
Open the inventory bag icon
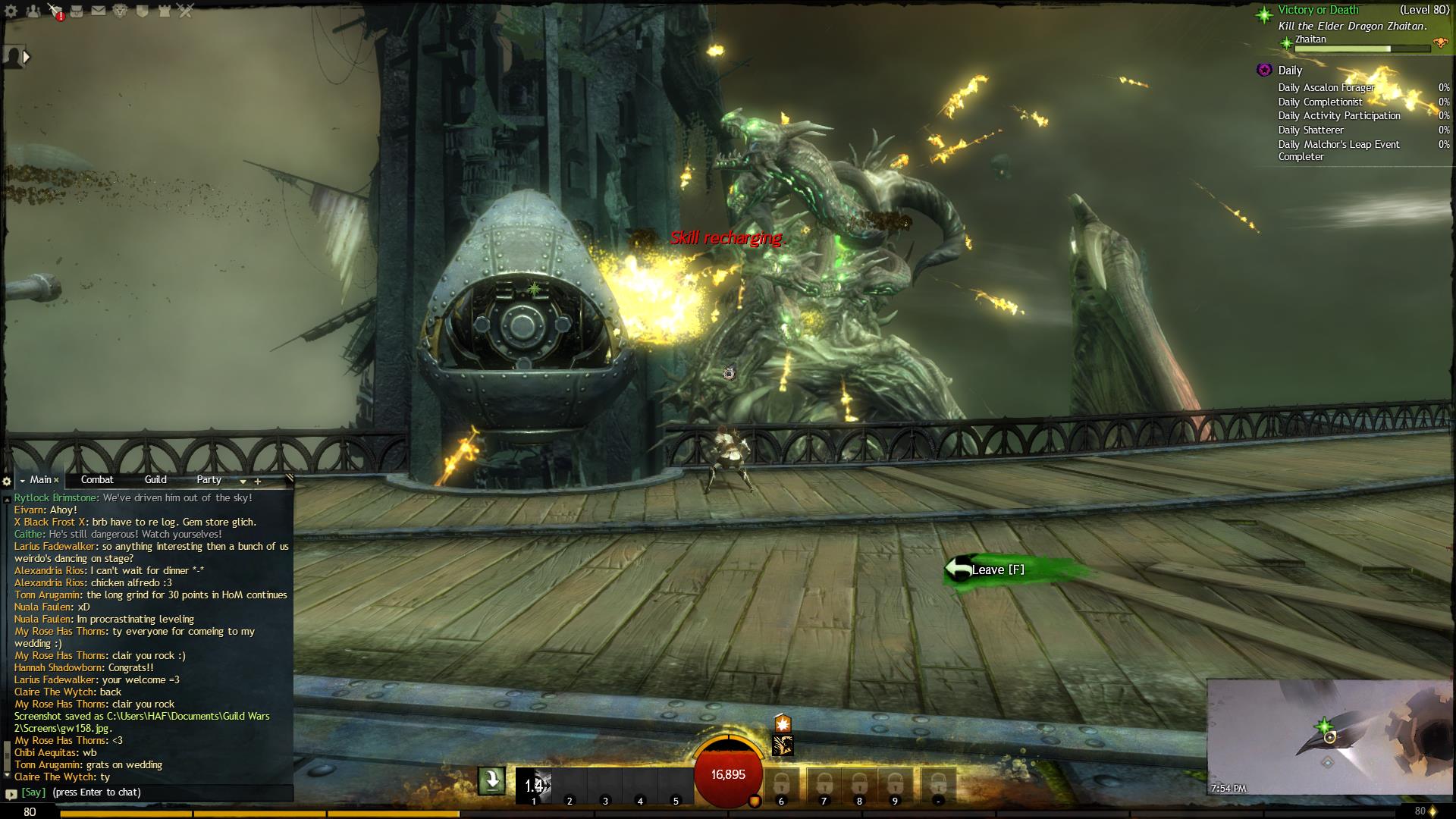[x=77, y=11]
